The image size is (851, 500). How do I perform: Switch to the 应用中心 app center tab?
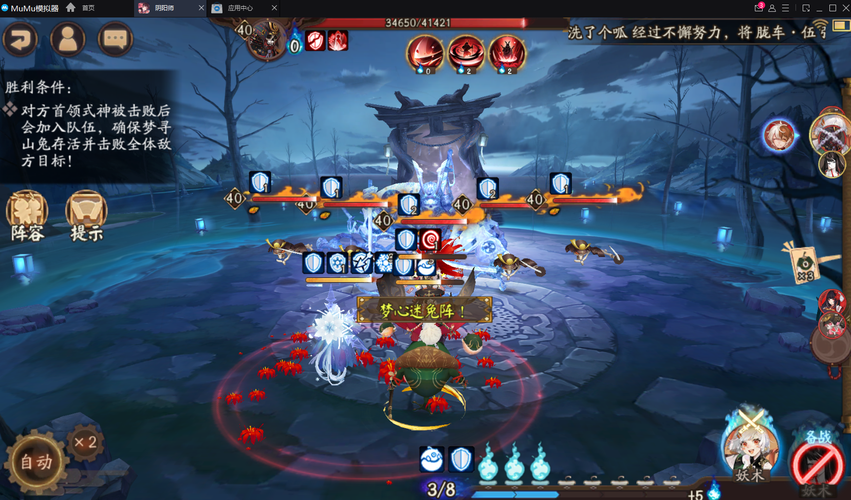(238, 7)
